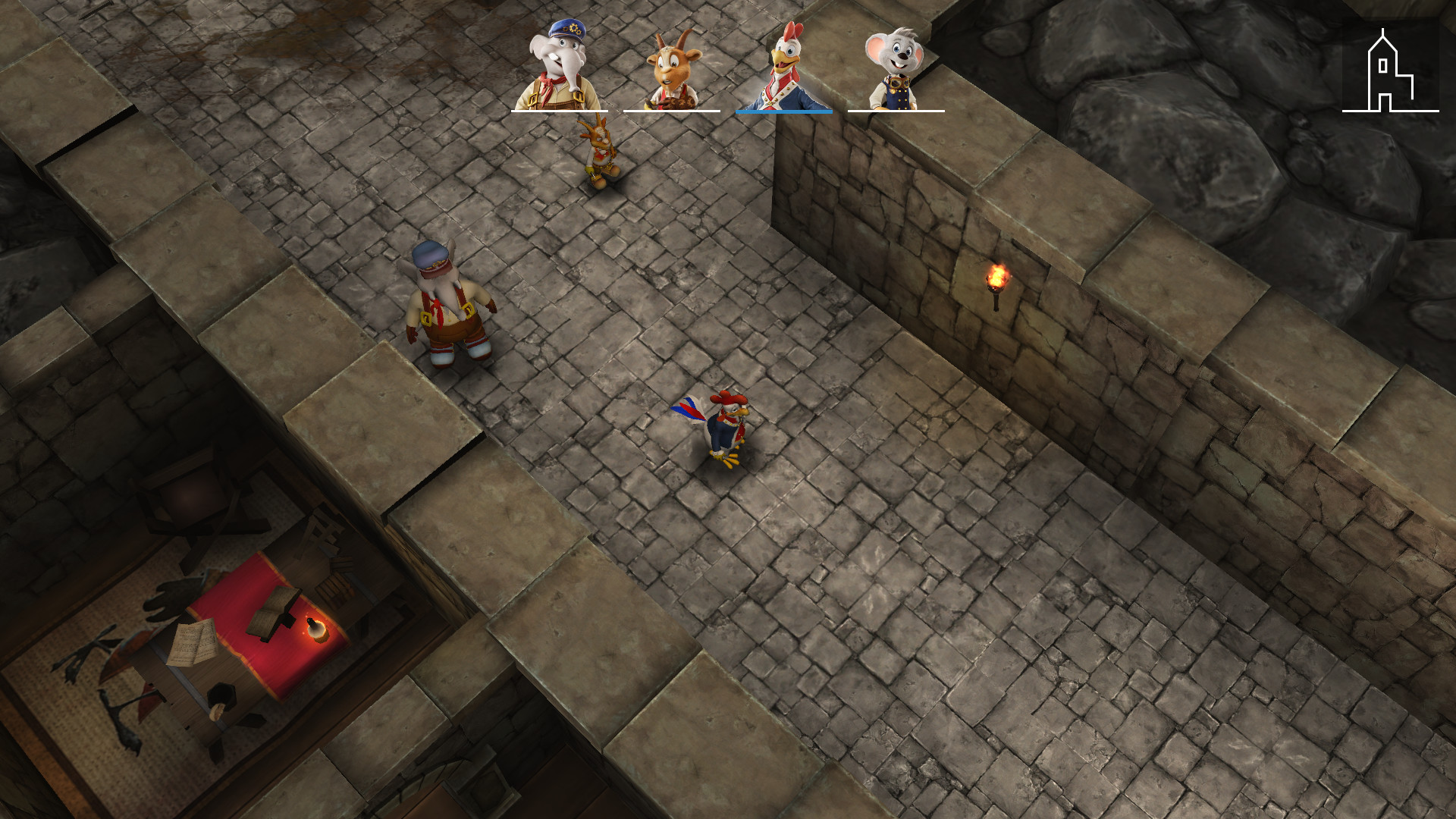Click the torch mounted on the stone wall
The image size is (1456, 819).
point(997,281)
